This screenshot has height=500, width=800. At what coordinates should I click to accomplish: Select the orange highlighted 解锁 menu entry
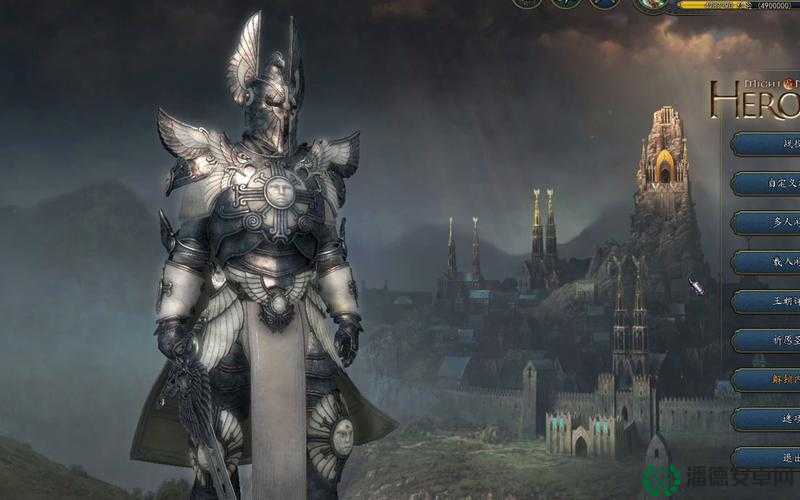click(768, 380)
